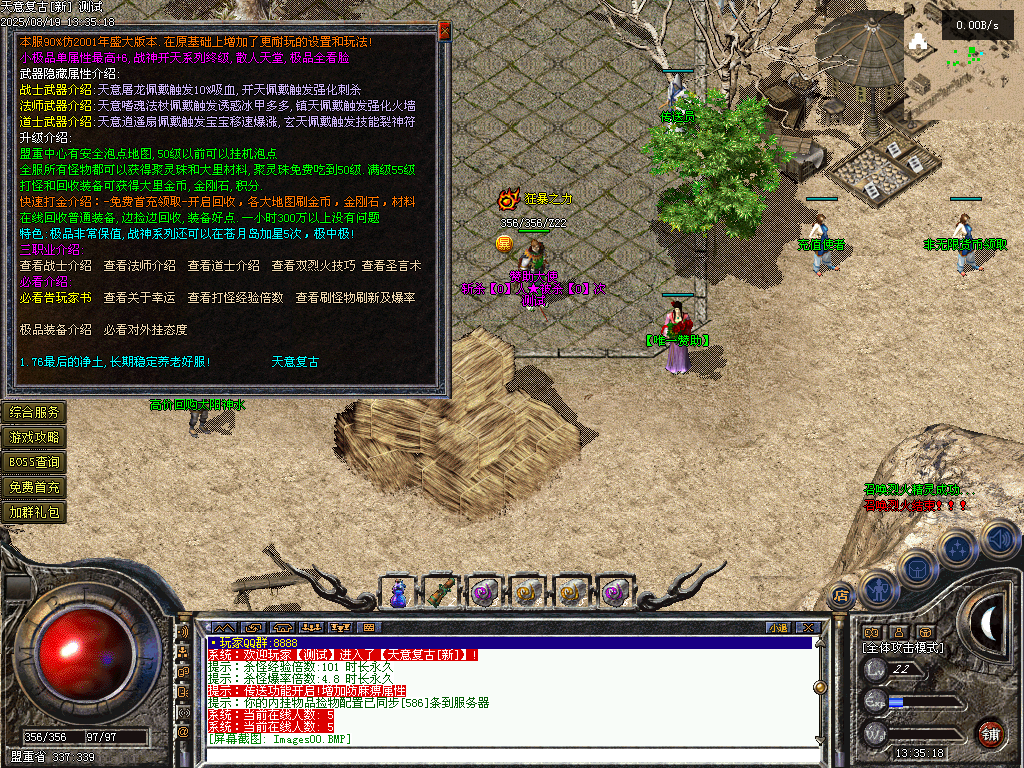This screenshot has height=768, width=1024.
Task: Click the 必看告玩家书 link
Action: tap(56, 298)
